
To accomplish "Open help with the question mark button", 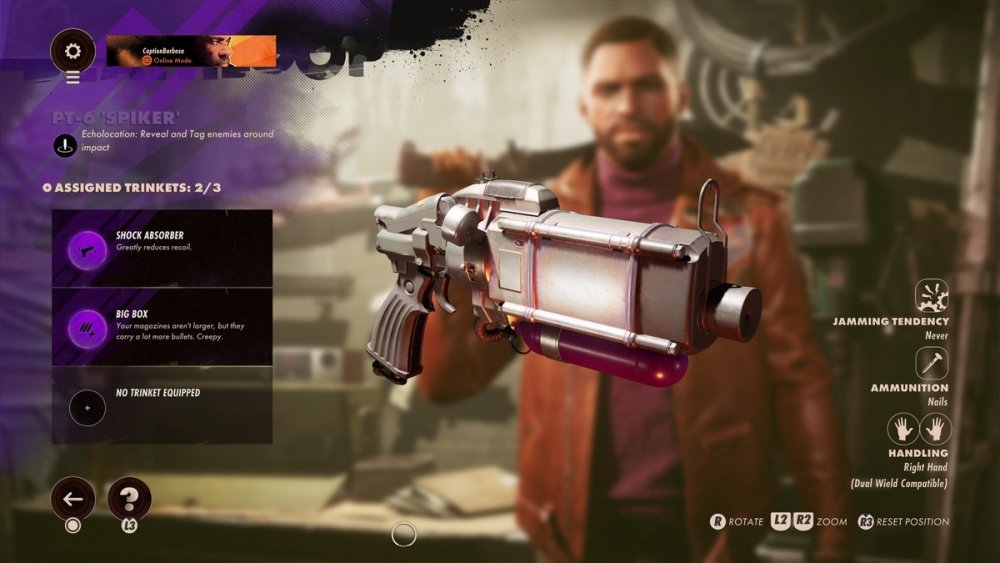I will click(129, 497).
